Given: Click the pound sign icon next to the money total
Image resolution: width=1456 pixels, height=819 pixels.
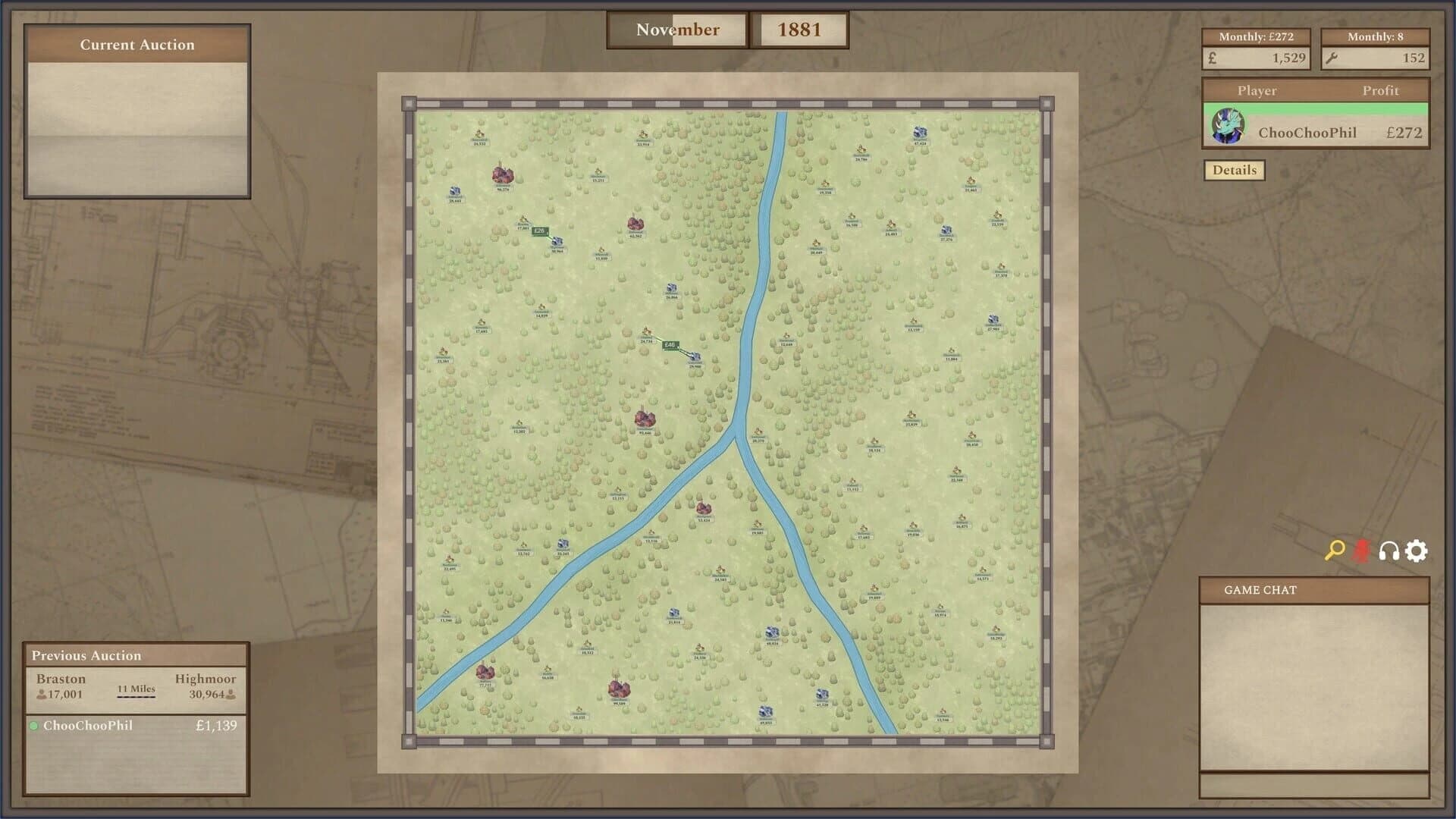Looking at the screenshot, I should click(1211, 58).
